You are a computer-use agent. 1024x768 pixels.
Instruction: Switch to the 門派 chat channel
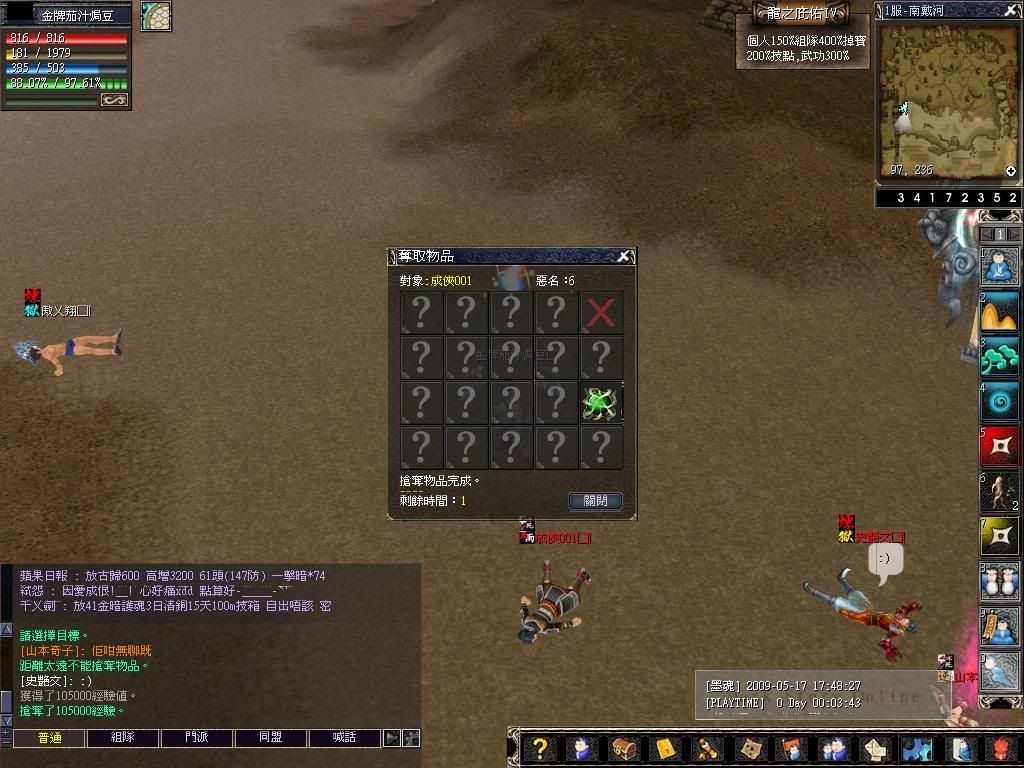pyautogui.click(x=197, y=738)
